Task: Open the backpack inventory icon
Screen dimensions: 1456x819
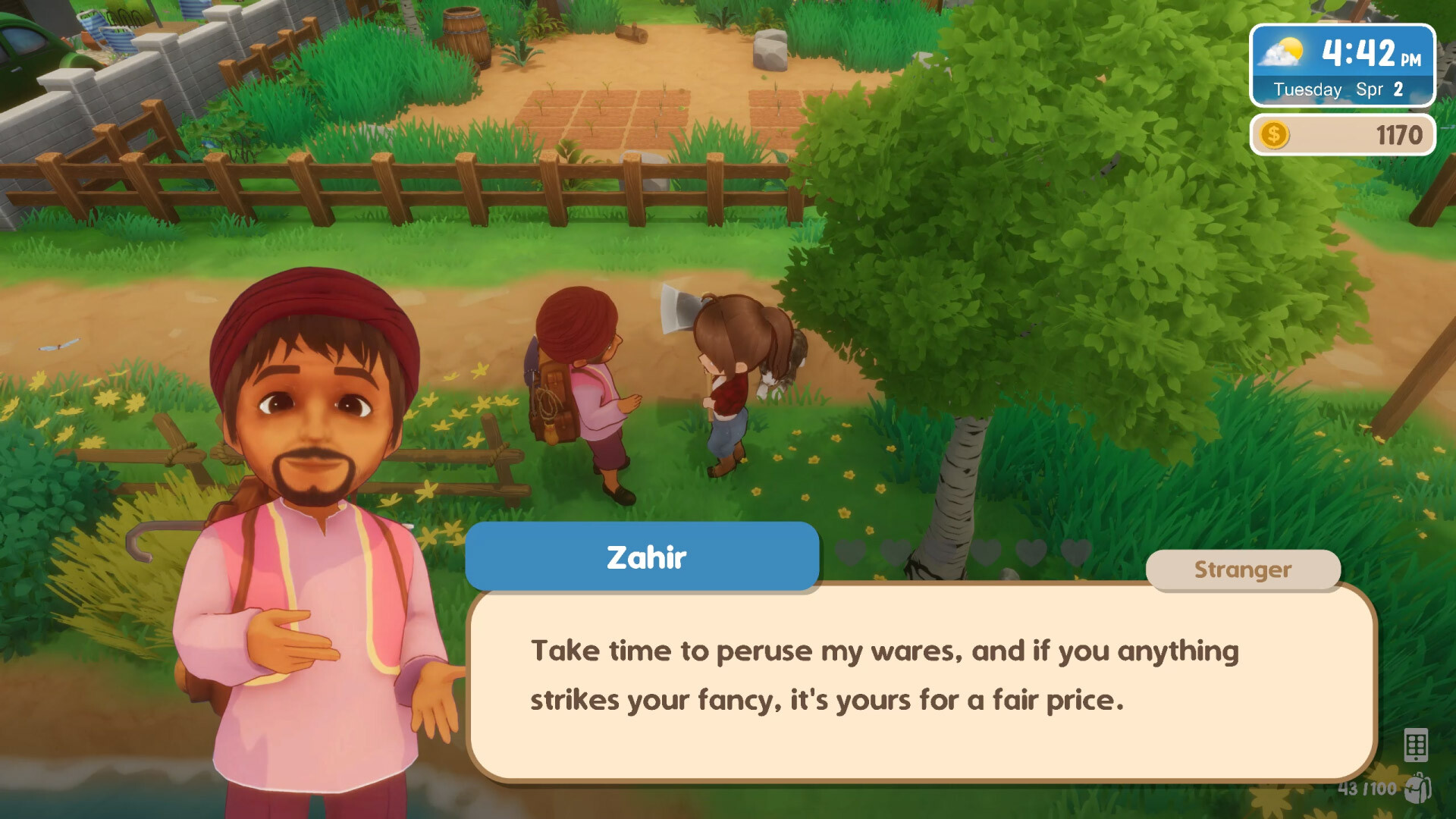Action: 1417,789
